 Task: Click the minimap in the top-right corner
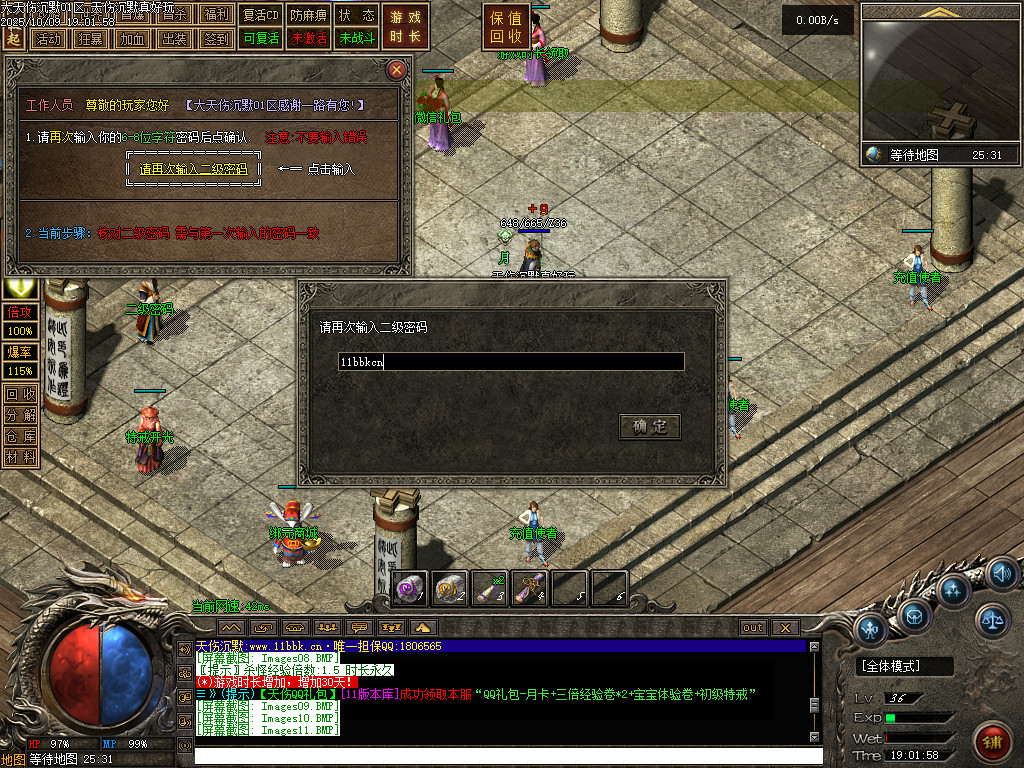940,82
